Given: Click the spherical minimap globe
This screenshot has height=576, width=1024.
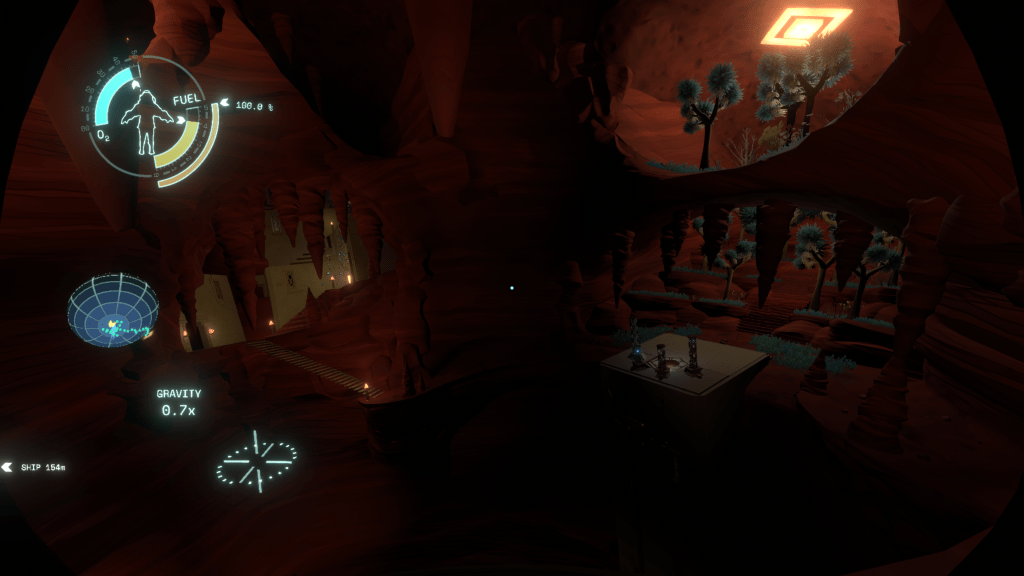Looking at the screenshot, I should click(113, 310).
